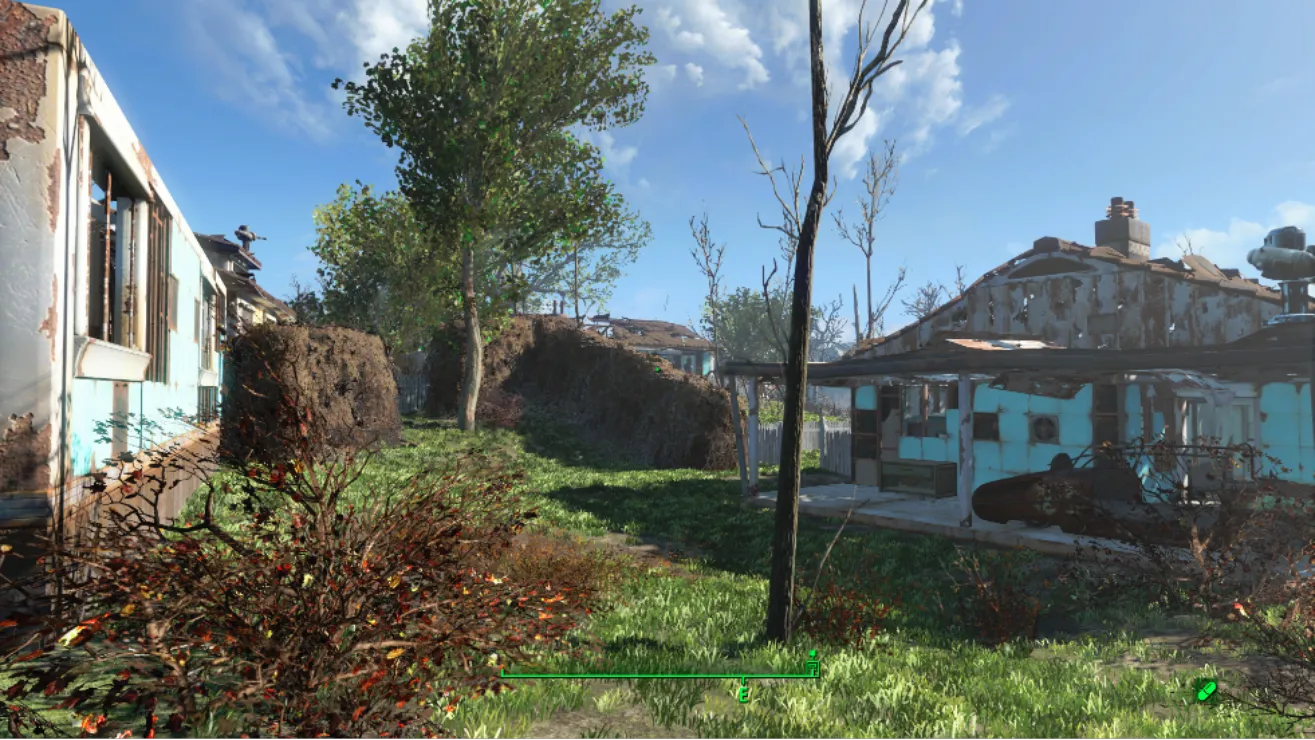
Task: Click the green pill icon
Action: click(1205, 690)
